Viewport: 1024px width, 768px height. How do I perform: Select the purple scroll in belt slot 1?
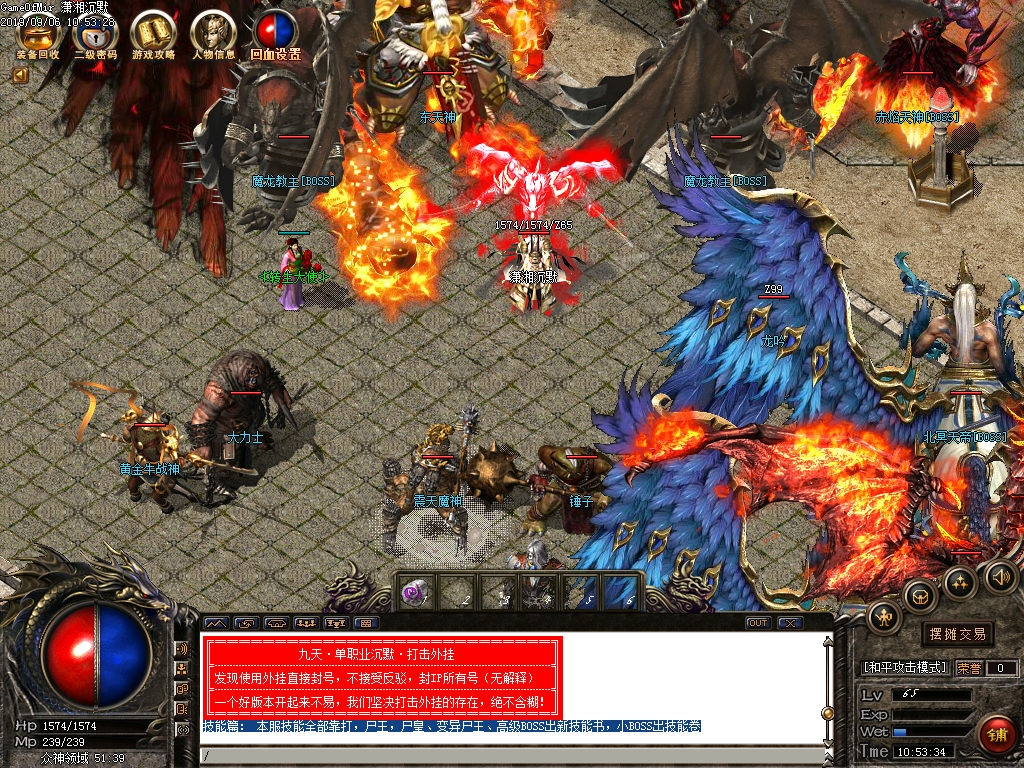[x=413, y=592]
